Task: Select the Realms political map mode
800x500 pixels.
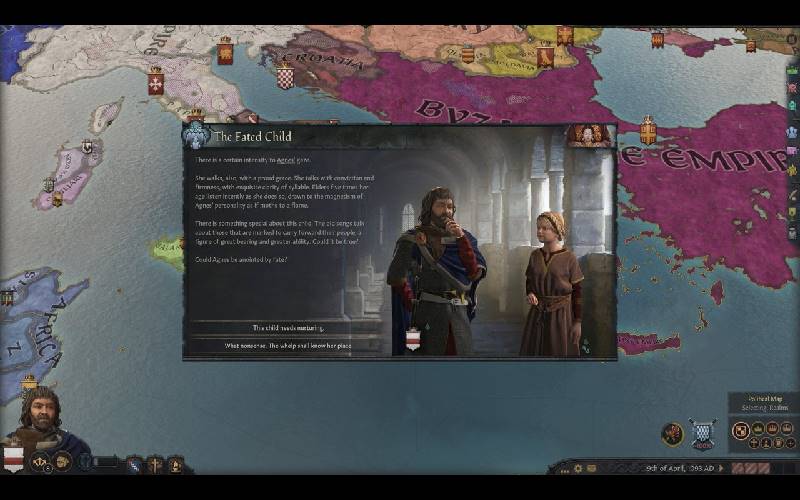Action: coord(740,431)
